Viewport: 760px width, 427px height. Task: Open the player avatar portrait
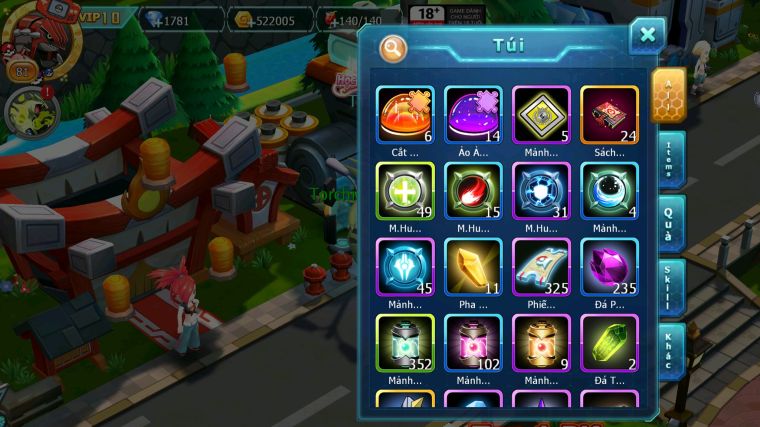[30, 27]
